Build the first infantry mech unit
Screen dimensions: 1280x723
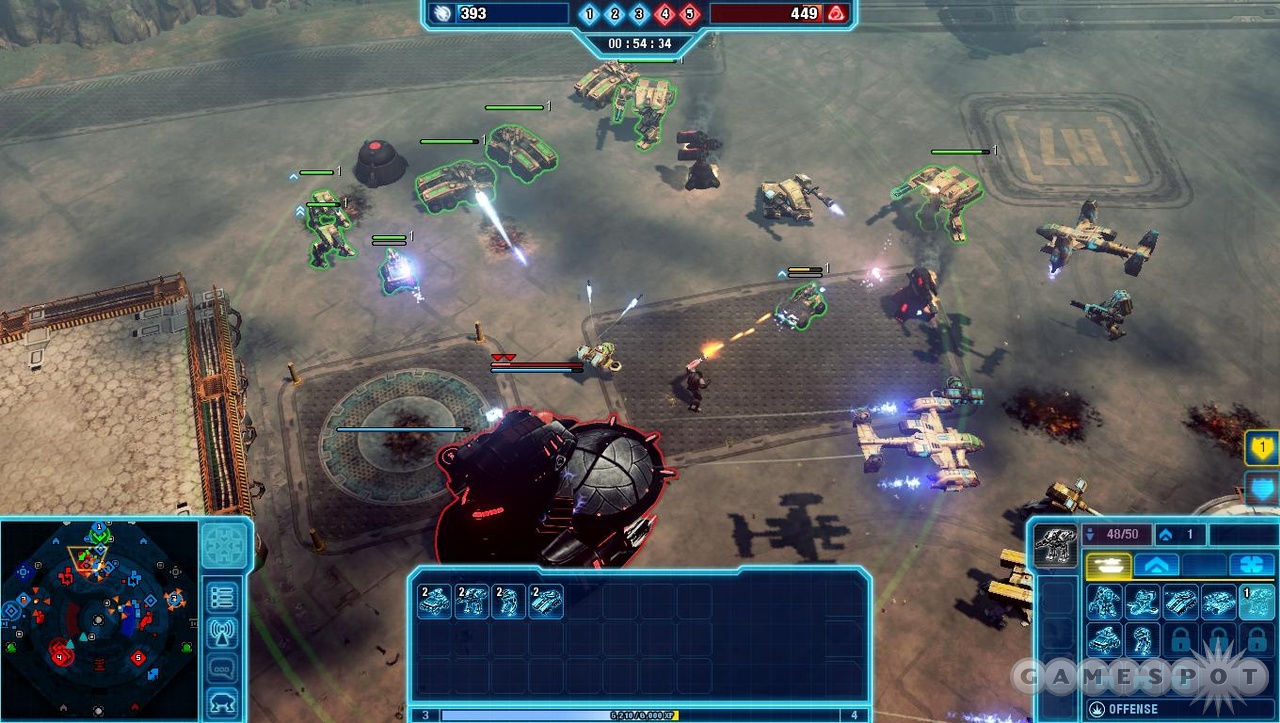[x=1104, y=602]
